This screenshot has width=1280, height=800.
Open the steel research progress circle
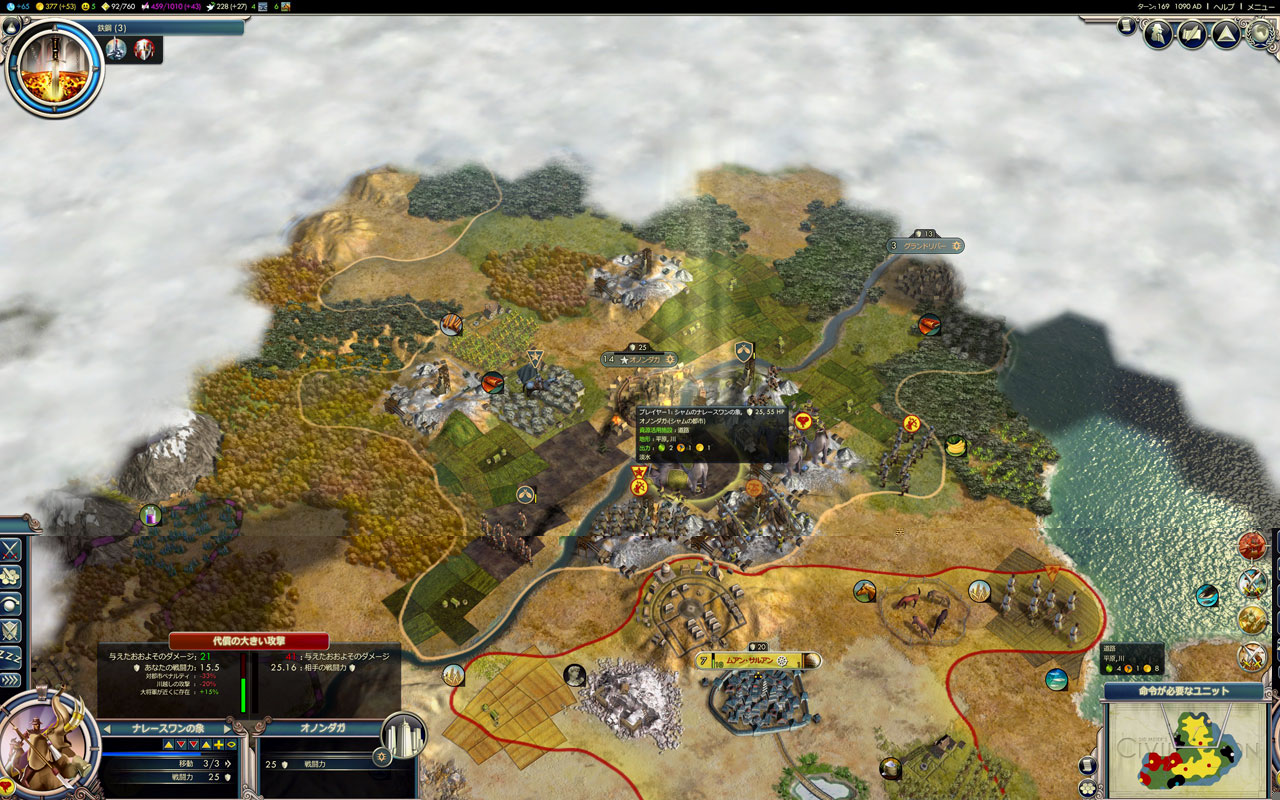(54, 66)
